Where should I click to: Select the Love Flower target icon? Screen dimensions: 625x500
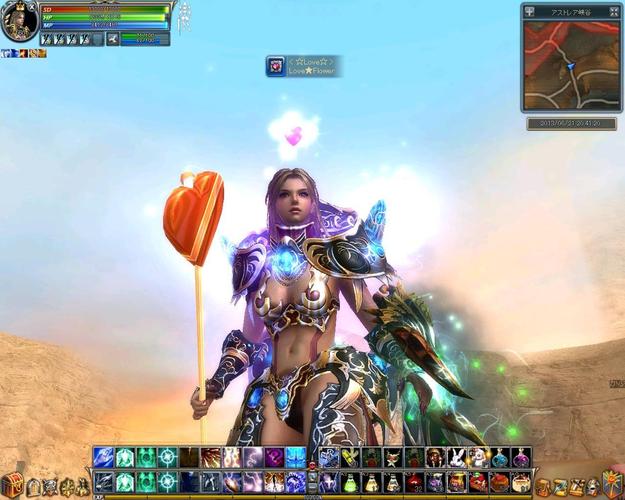coord(275,66)
